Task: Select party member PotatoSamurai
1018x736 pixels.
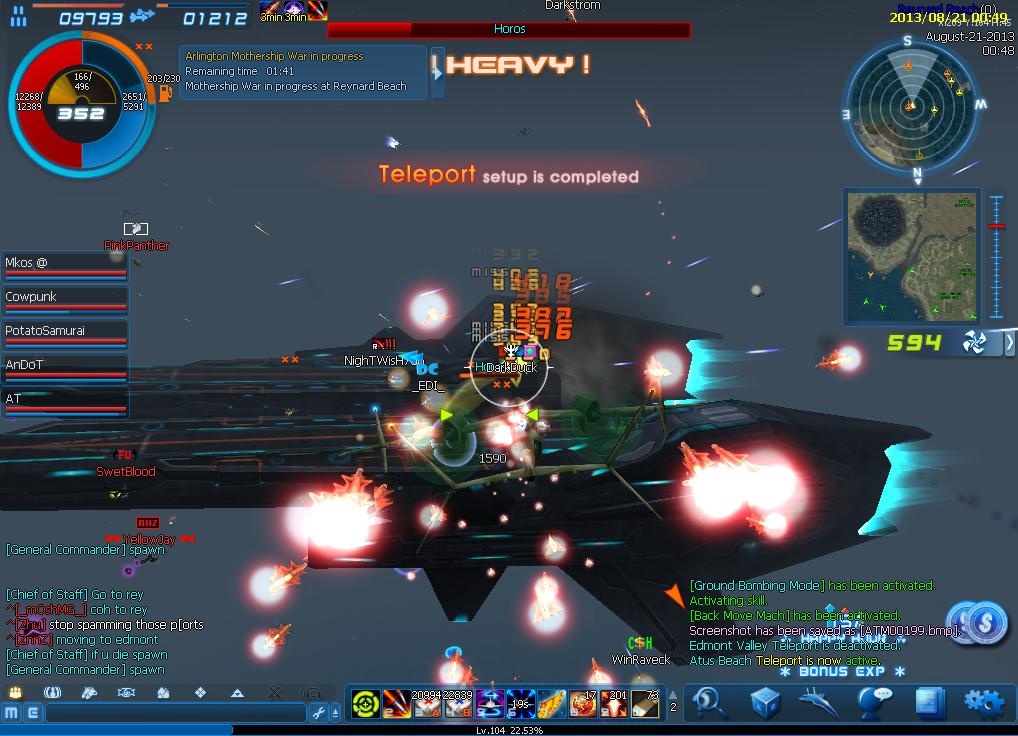Action: click(x=65, y=333)
